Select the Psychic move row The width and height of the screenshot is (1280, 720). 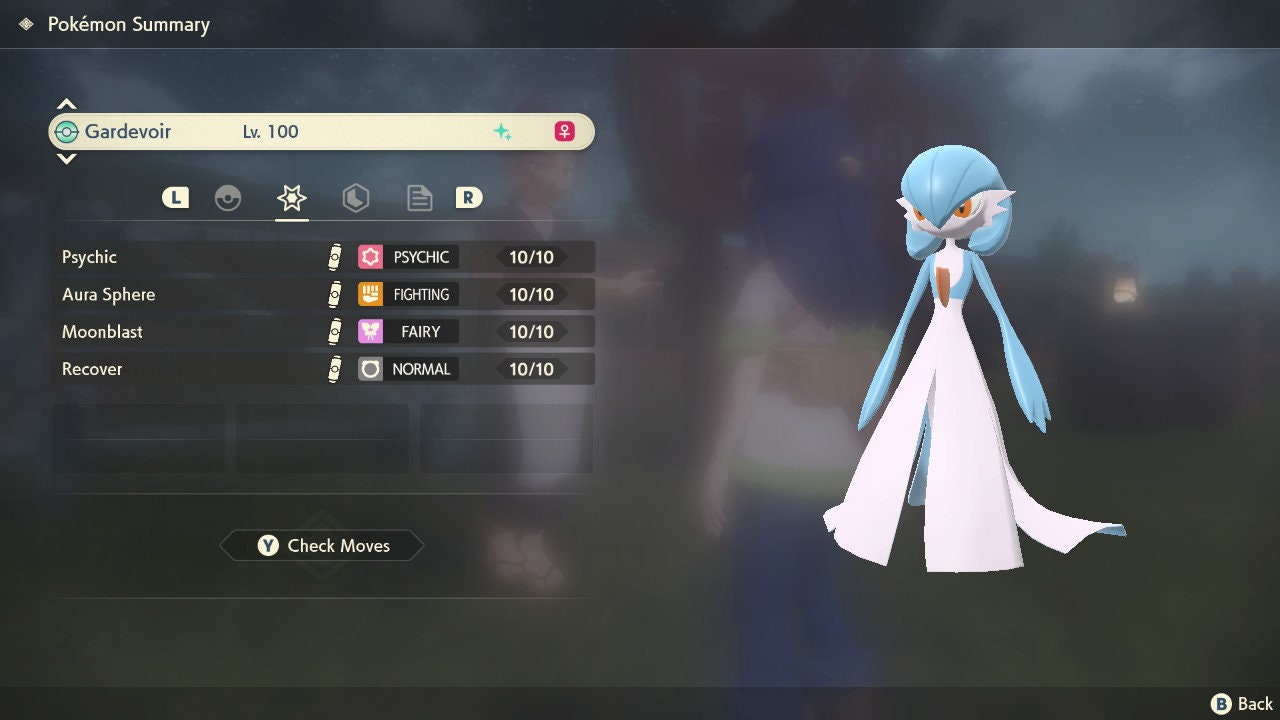pos(322,257)
